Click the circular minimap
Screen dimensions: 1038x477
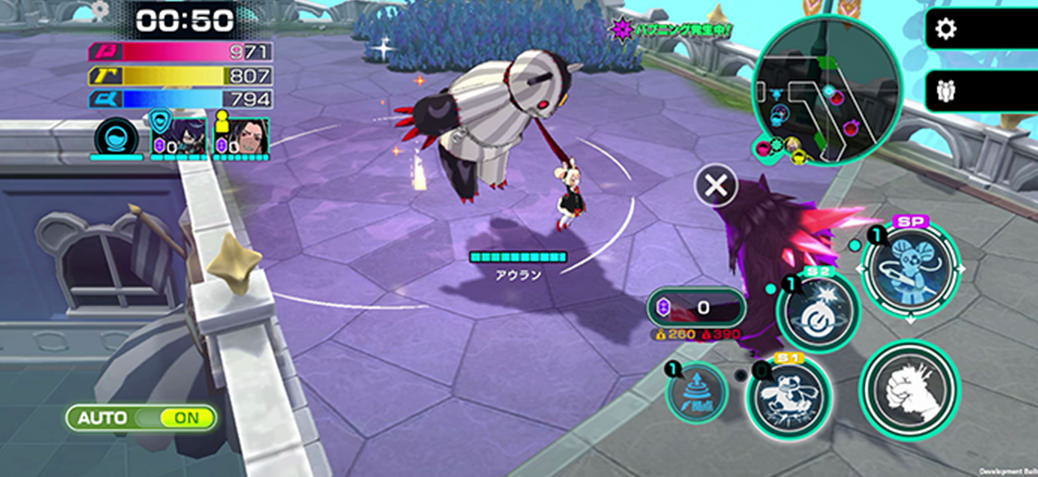[x=827, y=91]
